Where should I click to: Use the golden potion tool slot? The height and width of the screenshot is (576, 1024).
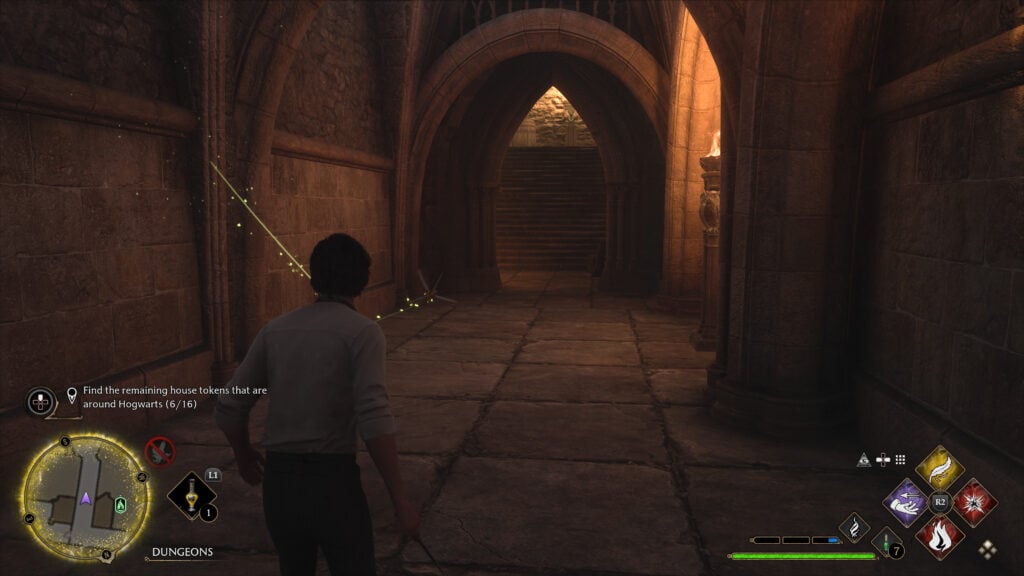(190, 495)
